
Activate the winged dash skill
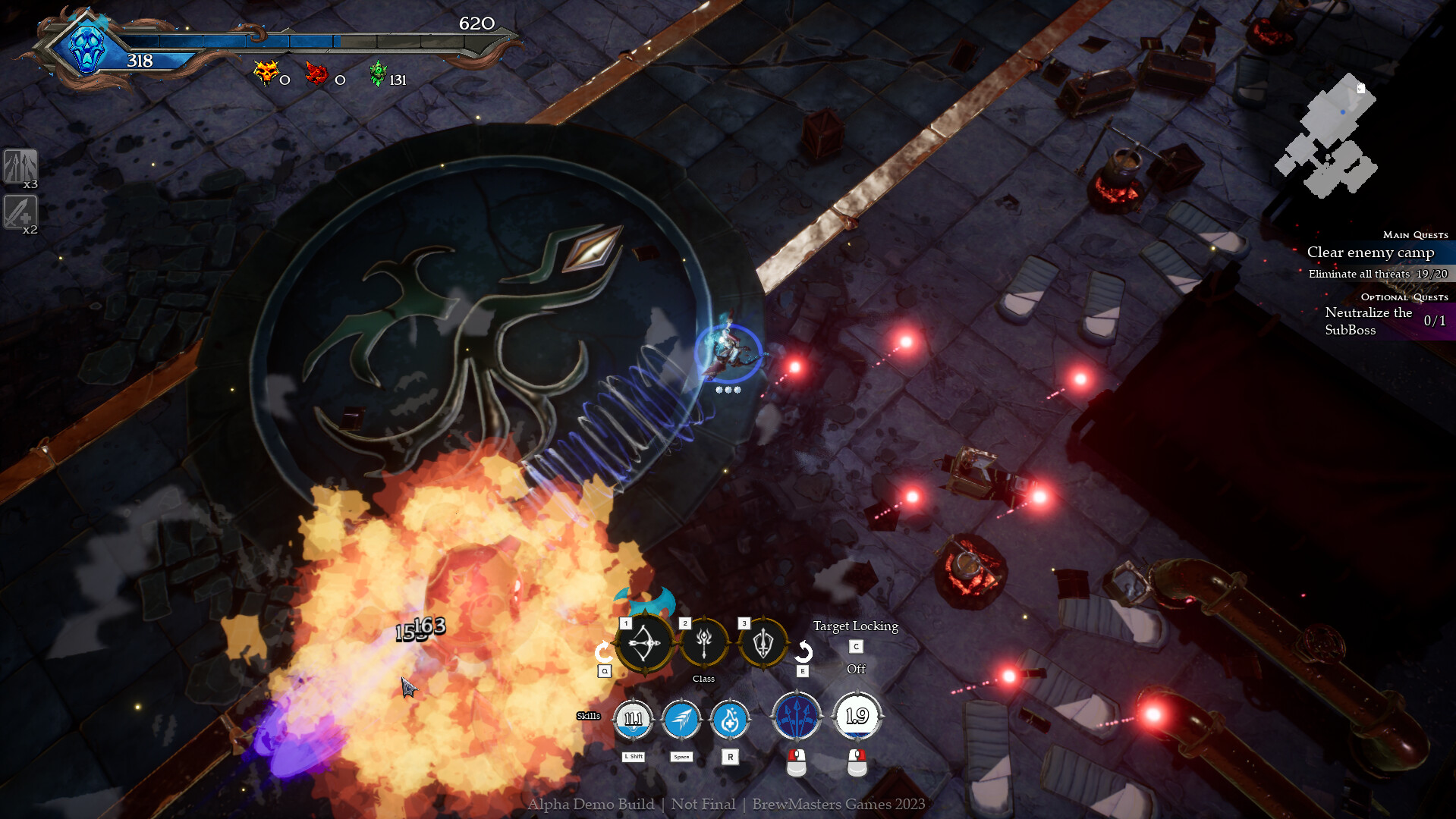click(x=681, y=718)
